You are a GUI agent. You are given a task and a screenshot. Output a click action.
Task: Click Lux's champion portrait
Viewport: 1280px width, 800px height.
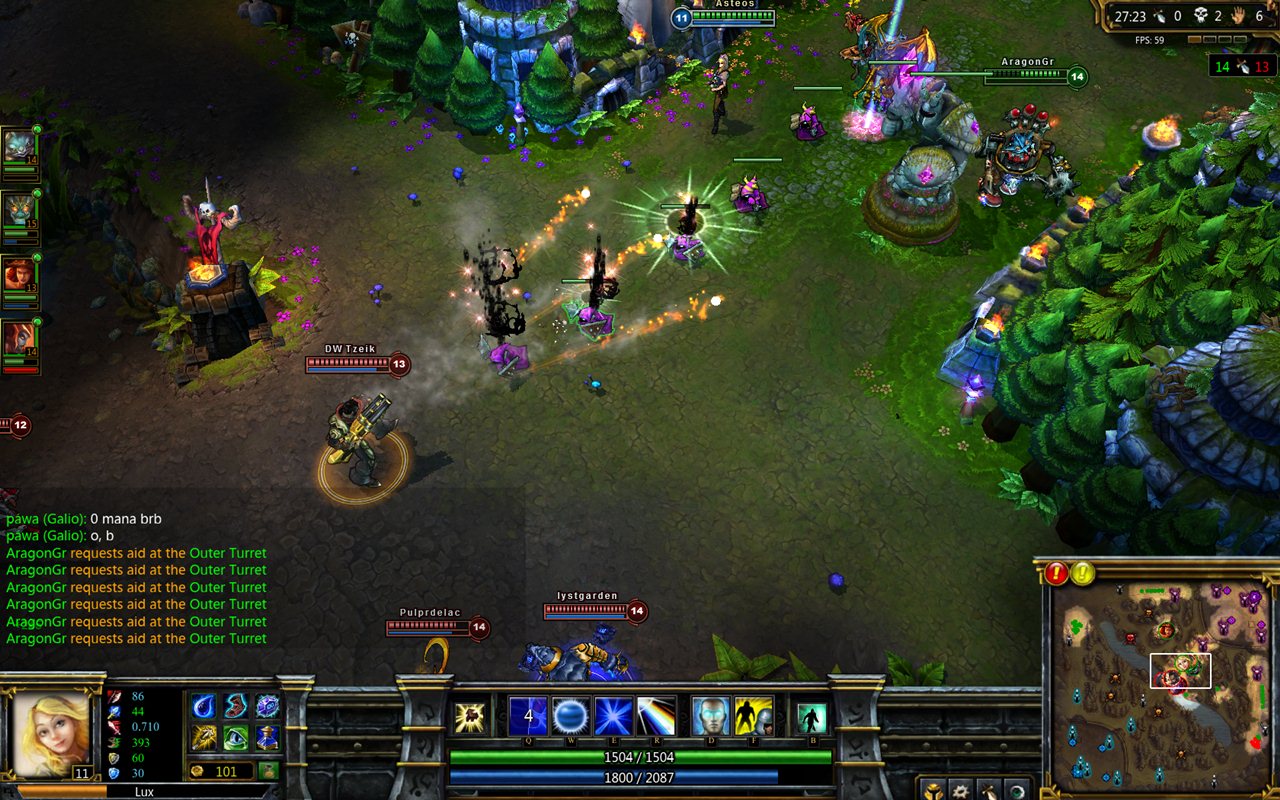click(50, 732)
